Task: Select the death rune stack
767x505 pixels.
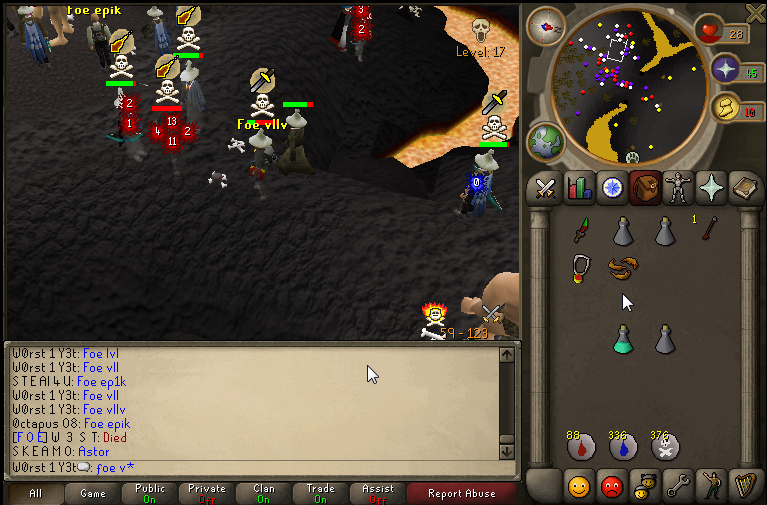Action: point(665,446)
